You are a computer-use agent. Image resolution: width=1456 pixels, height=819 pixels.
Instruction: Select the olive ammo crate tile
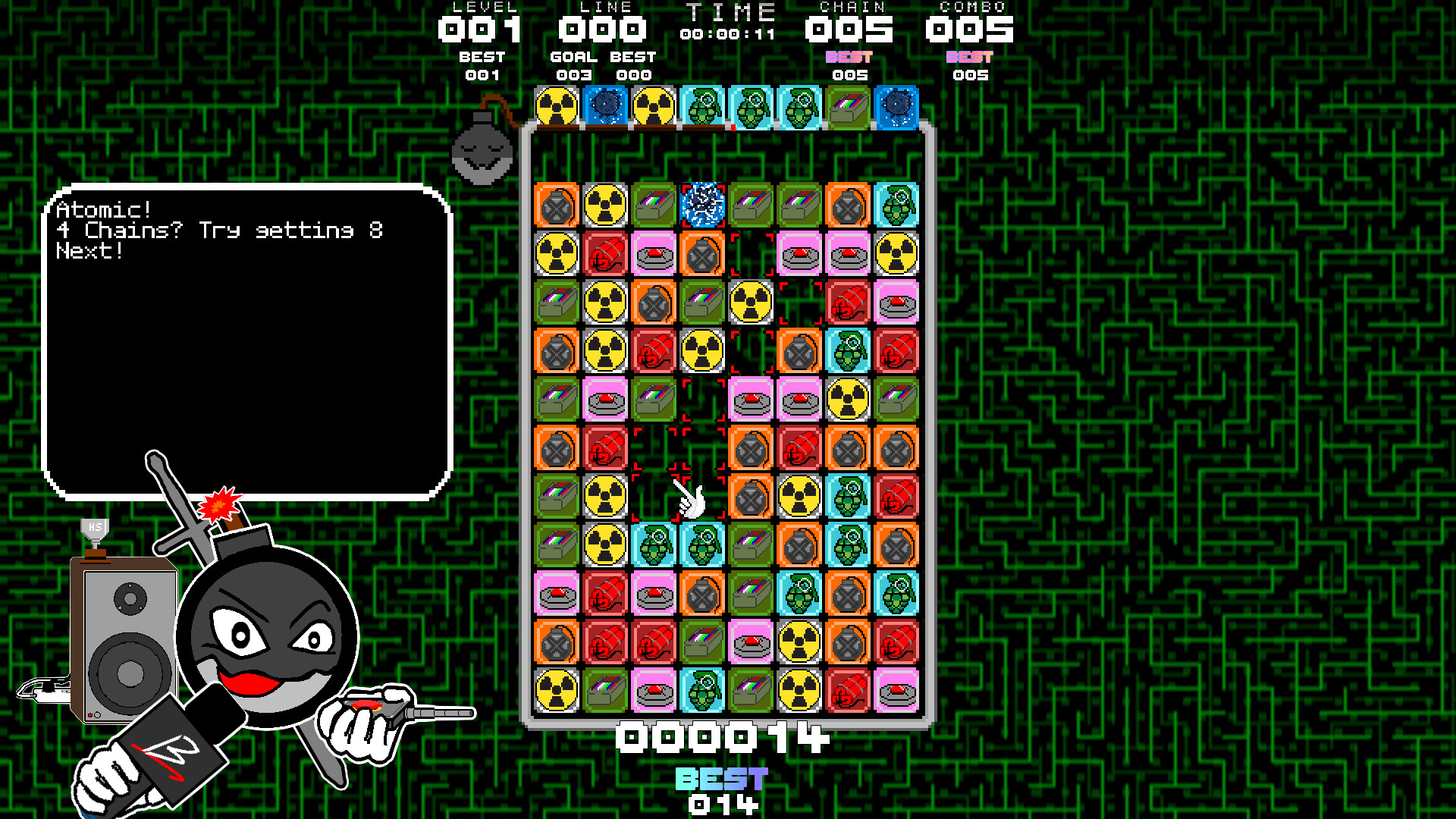(x=652, y=205)
